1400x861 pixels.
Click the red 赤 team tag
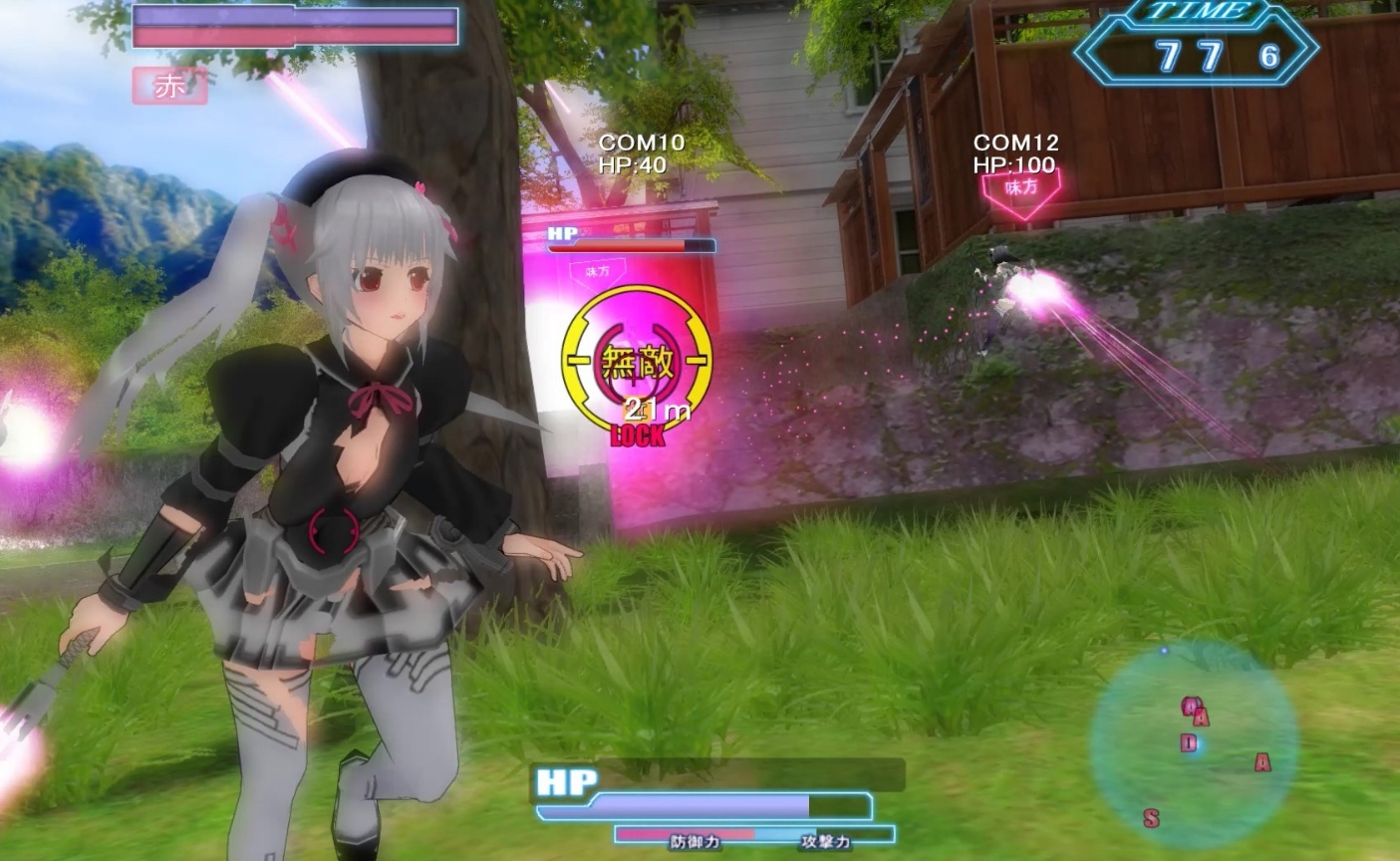(169, 87)
